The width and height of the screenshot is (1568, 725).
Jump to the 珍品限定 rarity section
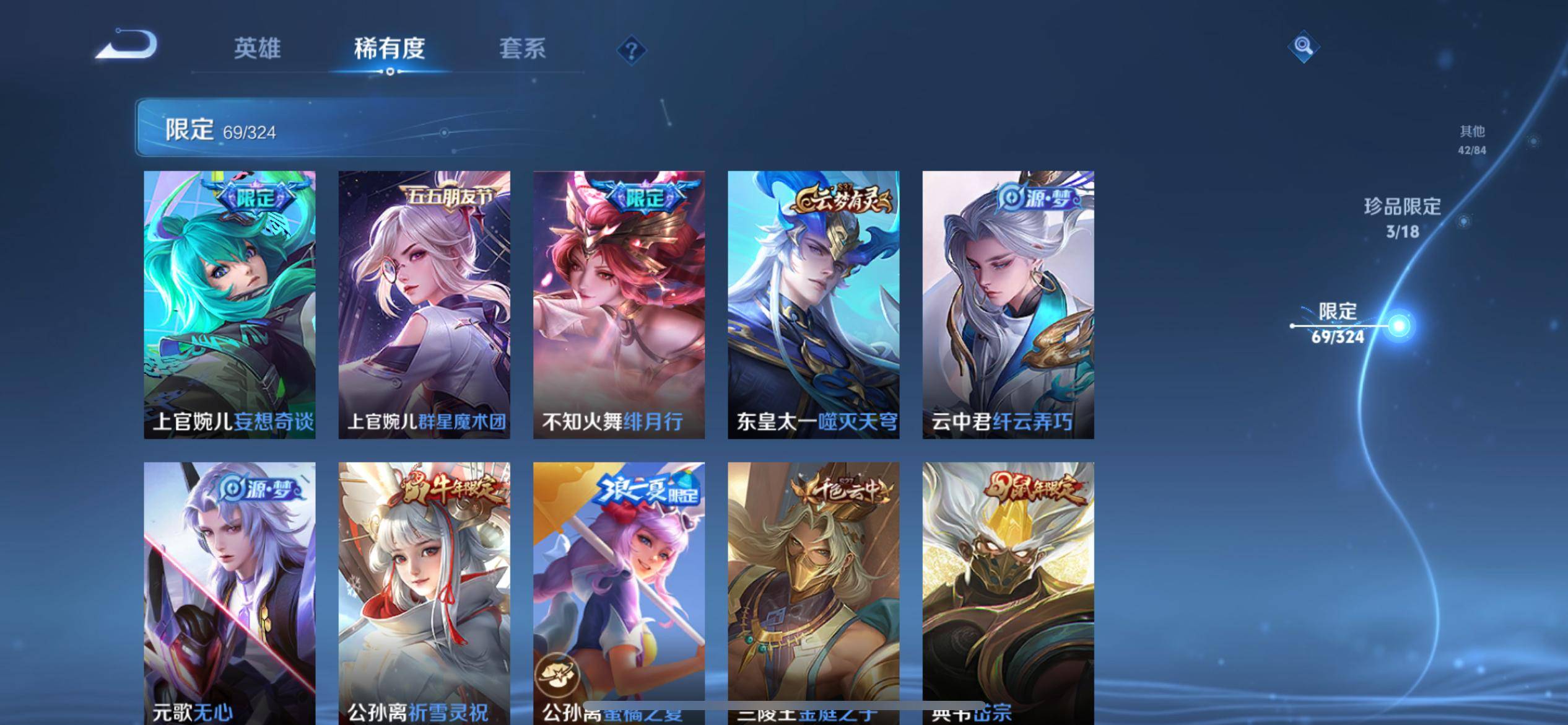pos(1402,218)
